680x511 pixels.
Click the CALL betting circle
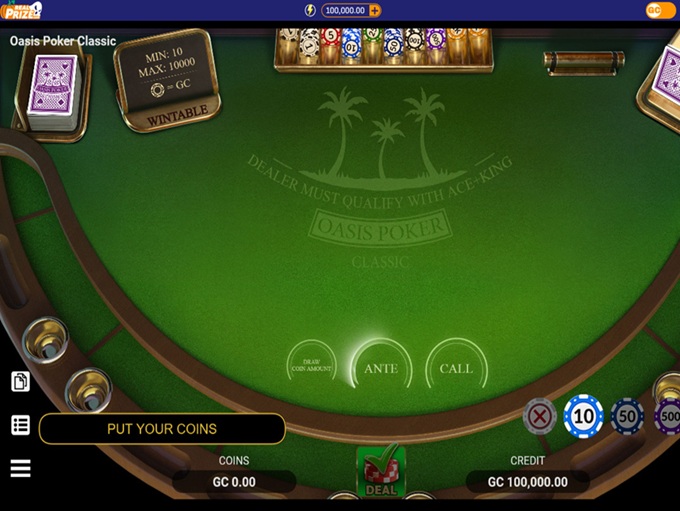(456, 368)
